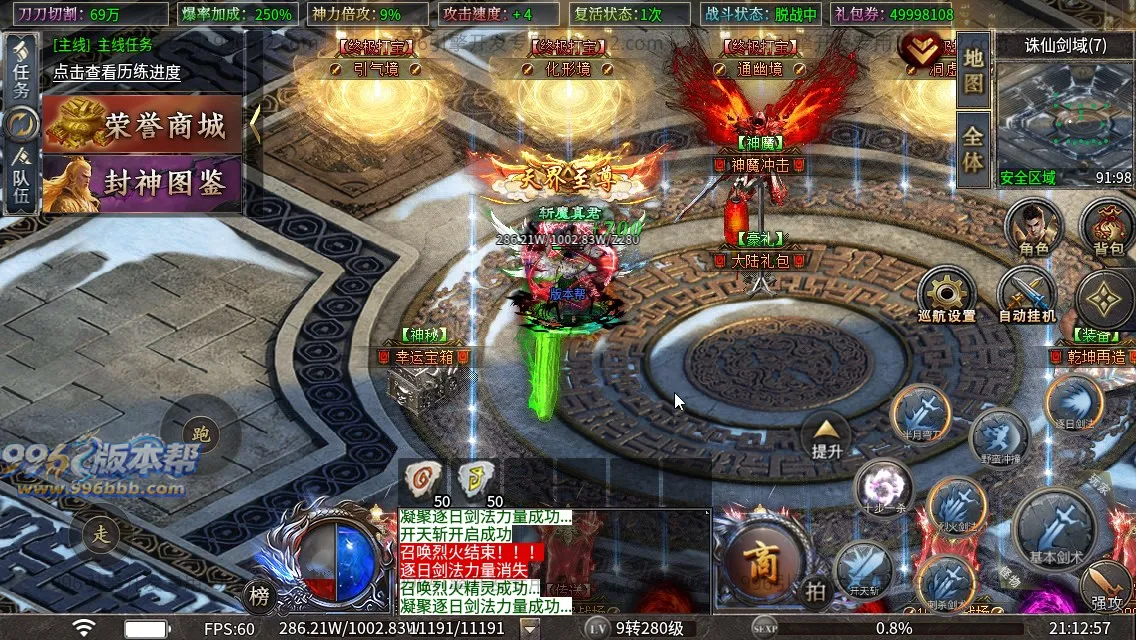Select the 全体 mode button
Viewport: 1136px width, 640px height.
(973, 147)
